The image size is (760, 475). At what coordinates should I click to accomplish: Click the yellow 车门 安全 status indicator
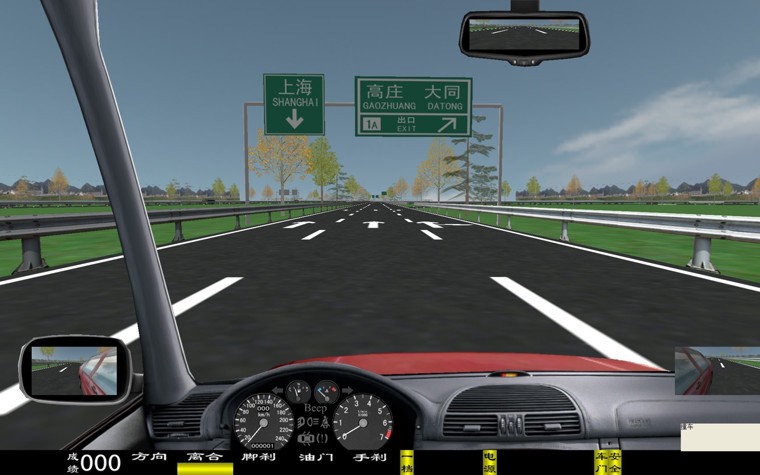click(607, 462)
